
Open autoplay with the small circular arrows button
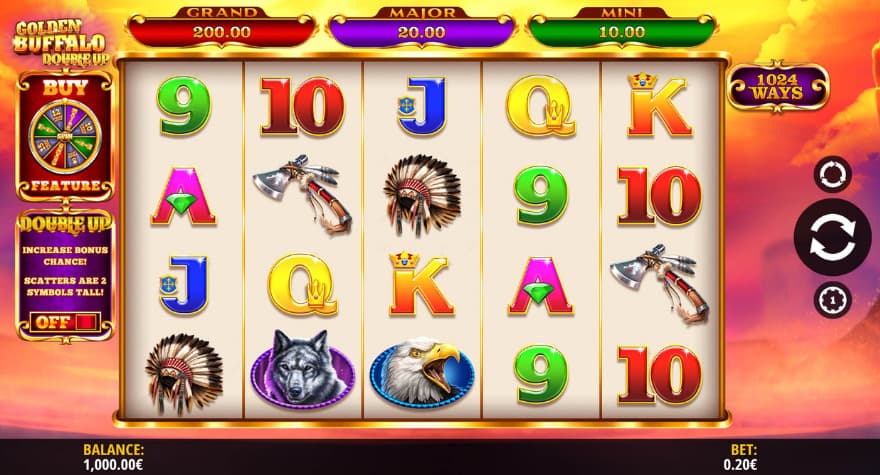[x=832, y=174]
